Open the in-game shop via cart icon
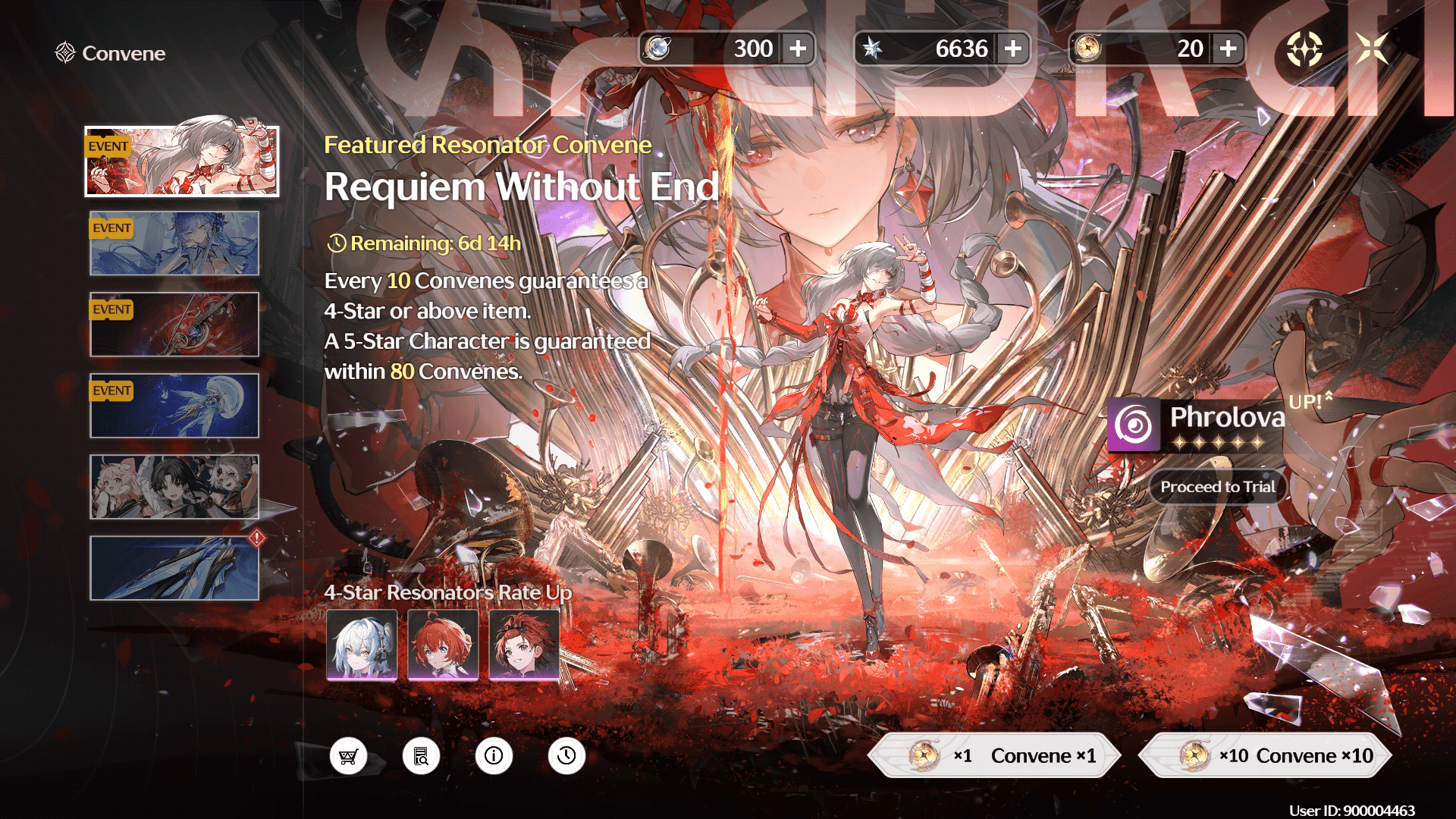 click(x=349, y=755)
